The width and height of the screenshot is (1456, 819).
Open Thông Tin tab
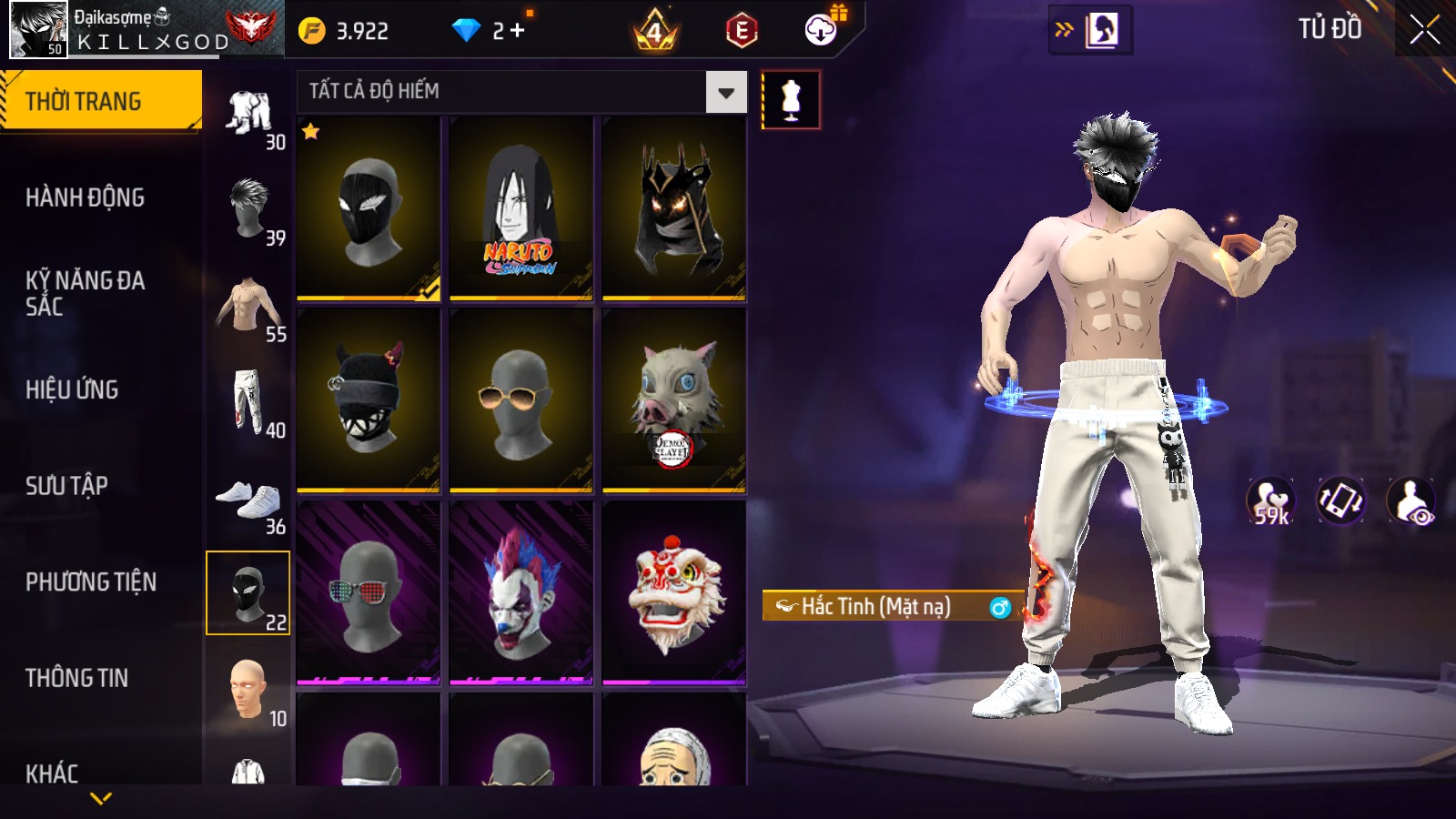pyautogui.click(x=76, y=678)
